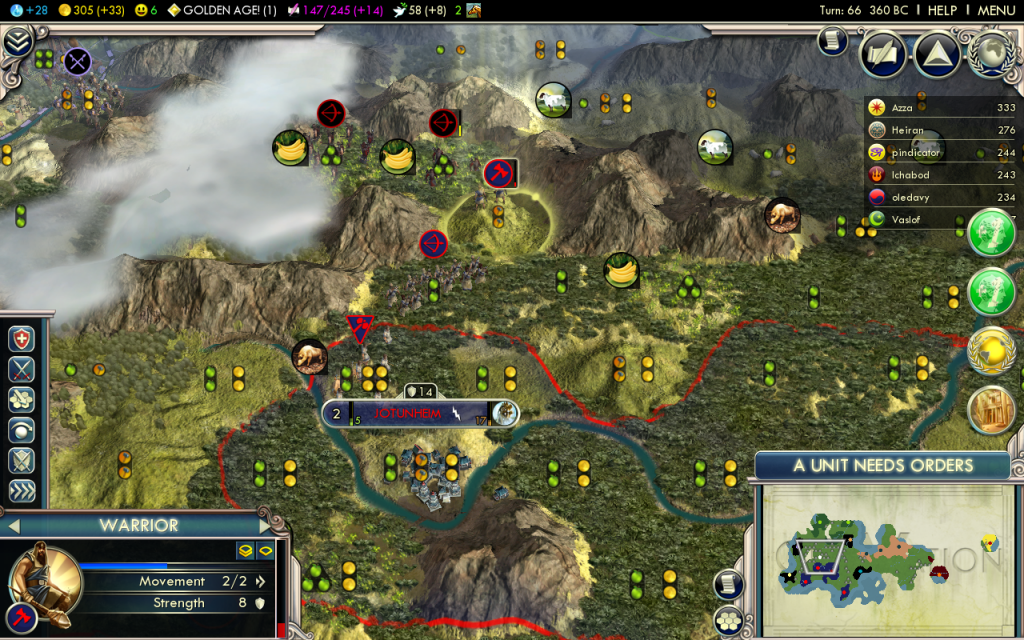The height and width of the screenshot is (640, 1024).
Task: Cycle to the next unit arrow
Action: [x=266, y=525]
